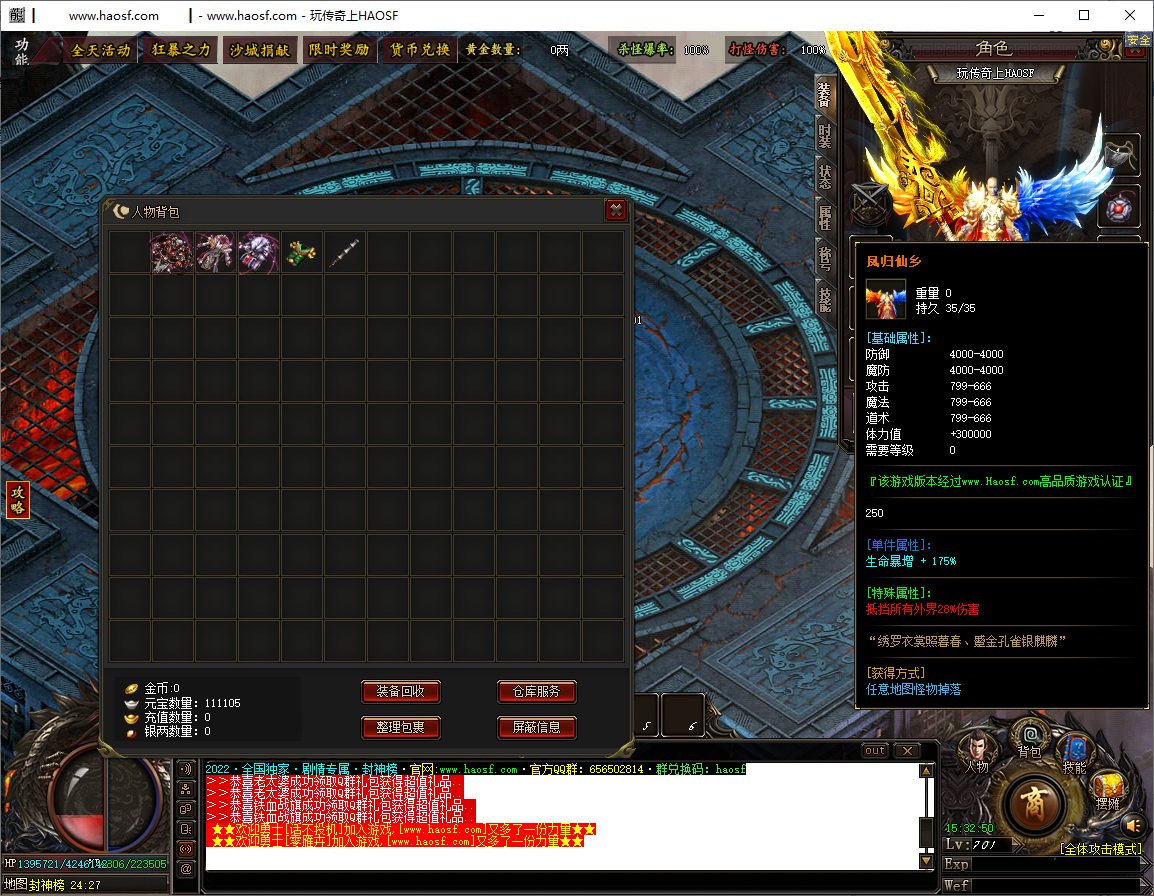This screenshot has width=1154, height=896.
Task: Sort the bag with 整理包裹
Action: pyautogui.click(x=400, y=727)
